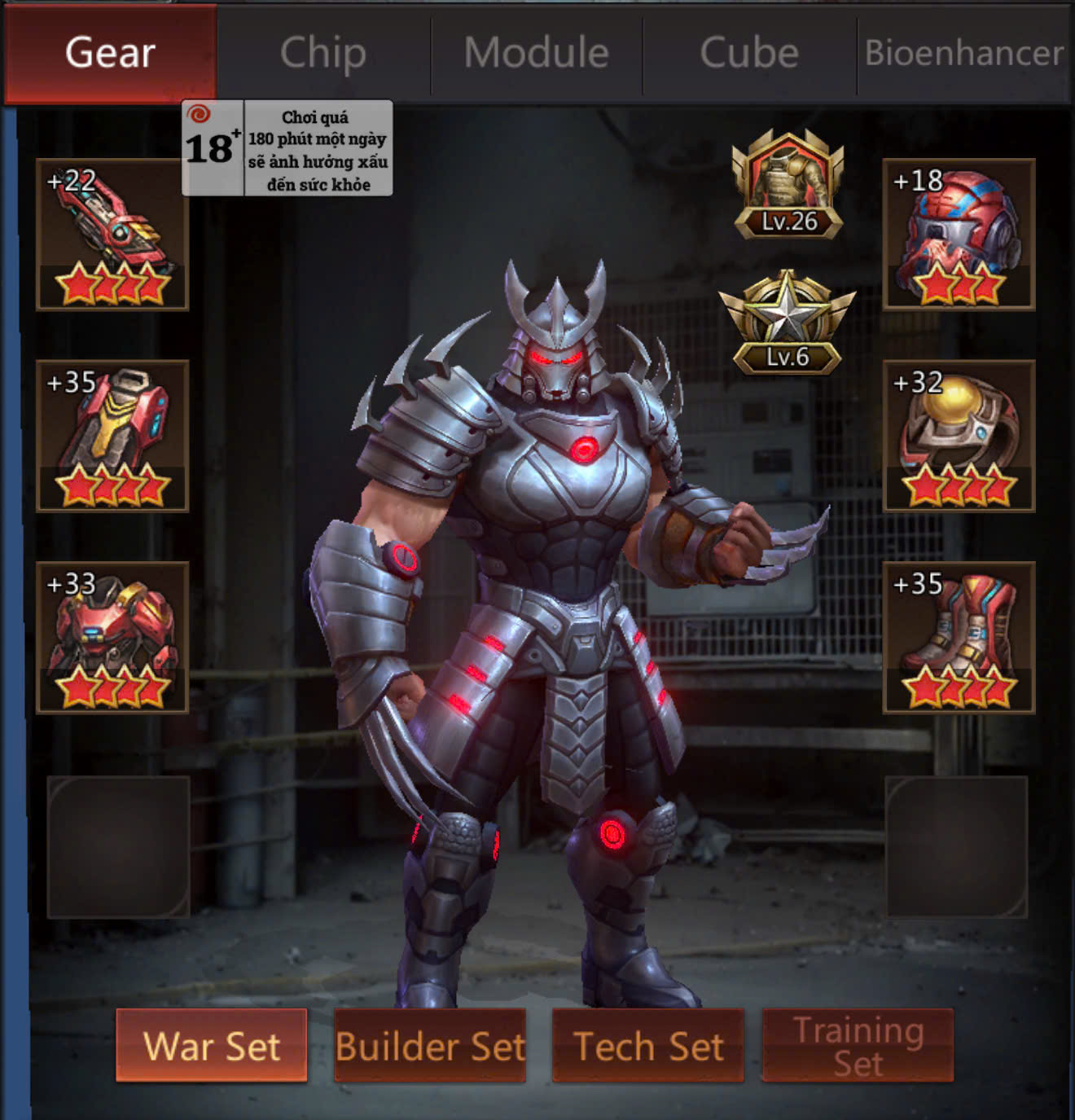This screenshot has width=1075, height=1120.
Task: Enable the Training Set loadout
Action: (x=857, y=1046)
